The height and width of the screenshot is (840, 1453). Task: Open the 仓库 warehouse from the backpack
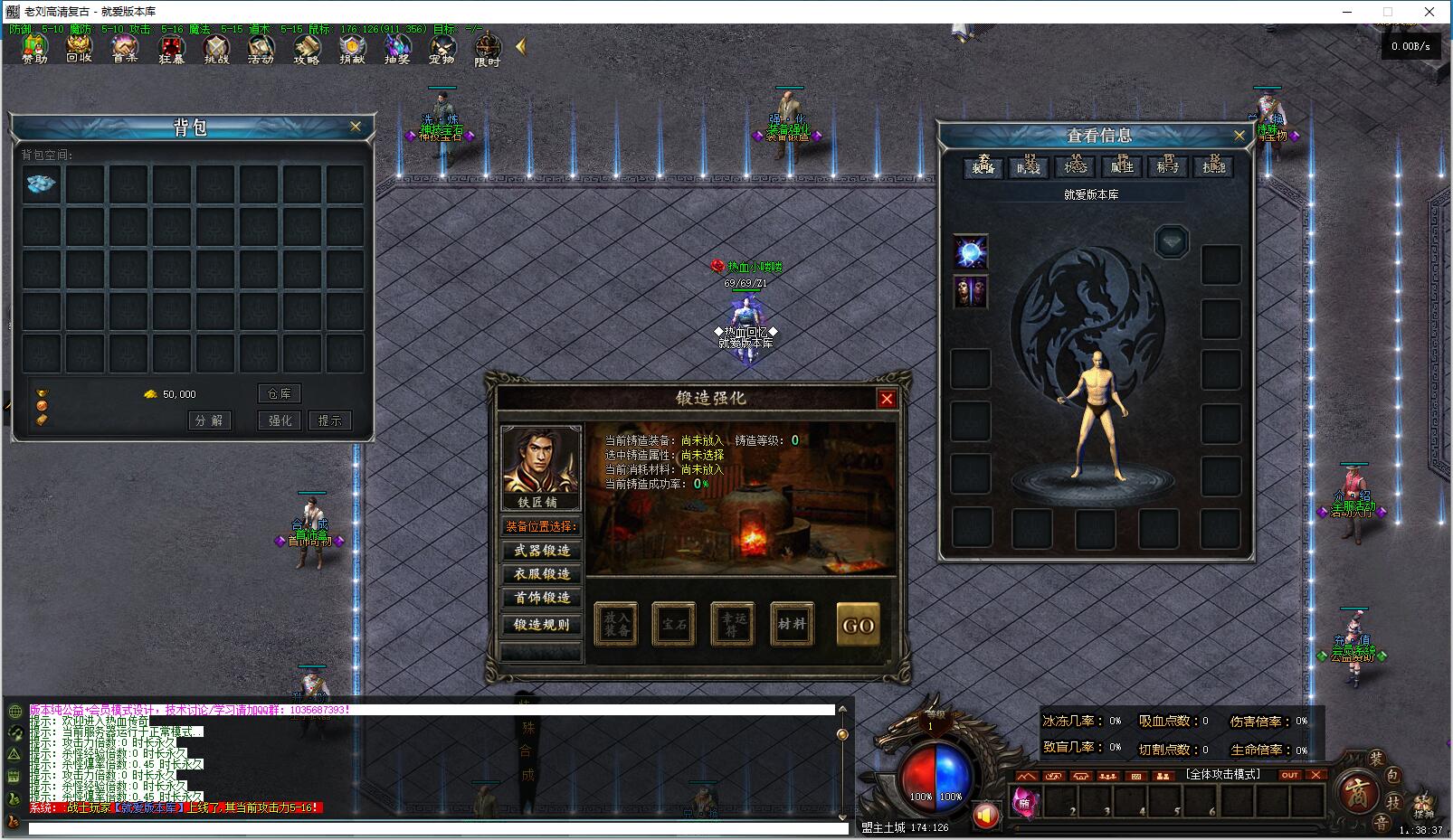tap(280, 394)
